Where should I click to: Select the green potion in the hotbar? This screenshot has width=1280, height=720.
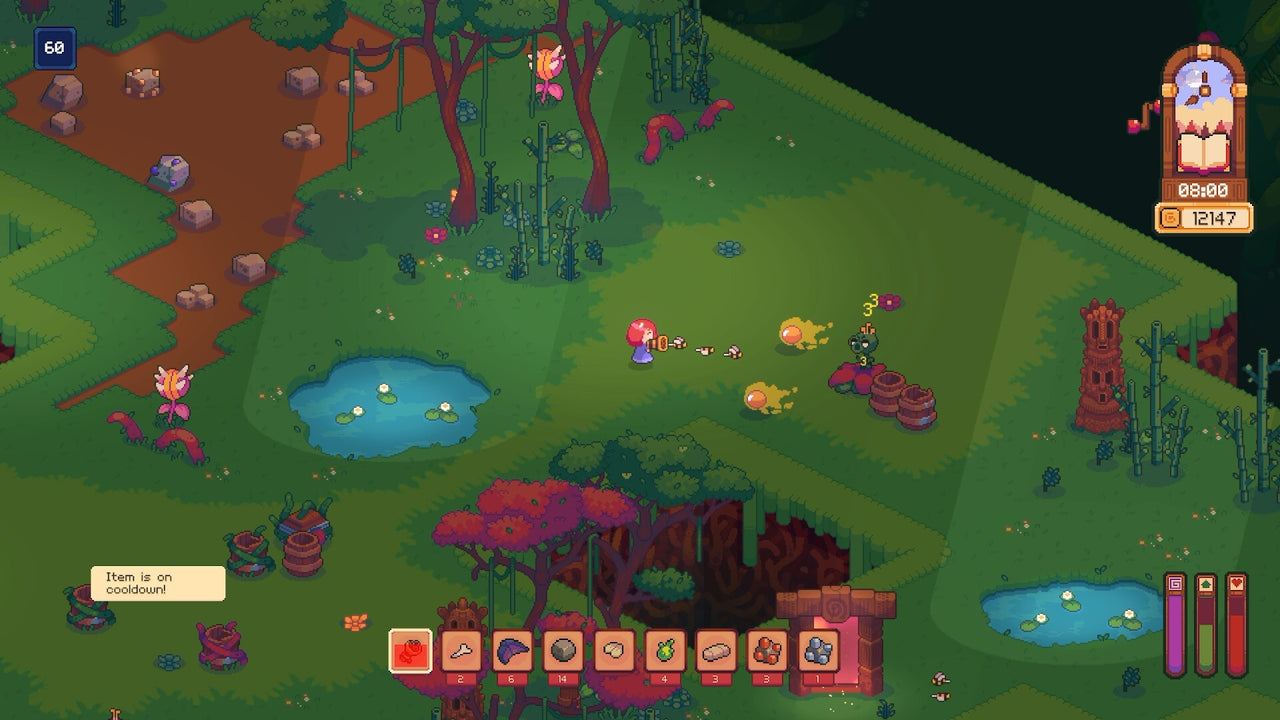664,649
